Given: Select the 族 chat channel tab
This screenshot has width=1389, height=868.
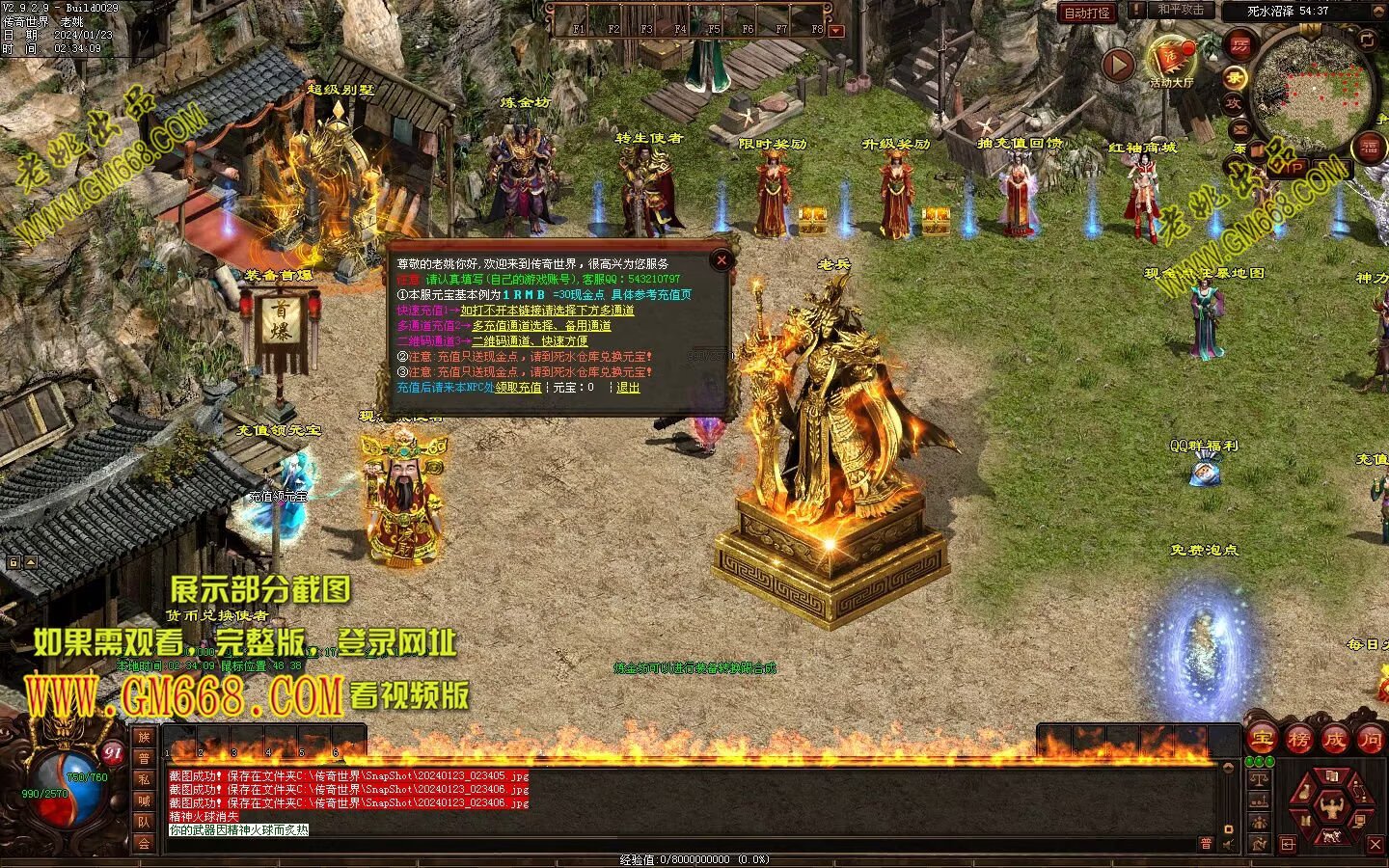Looking at the screenshot, I should tap(144, 738).
